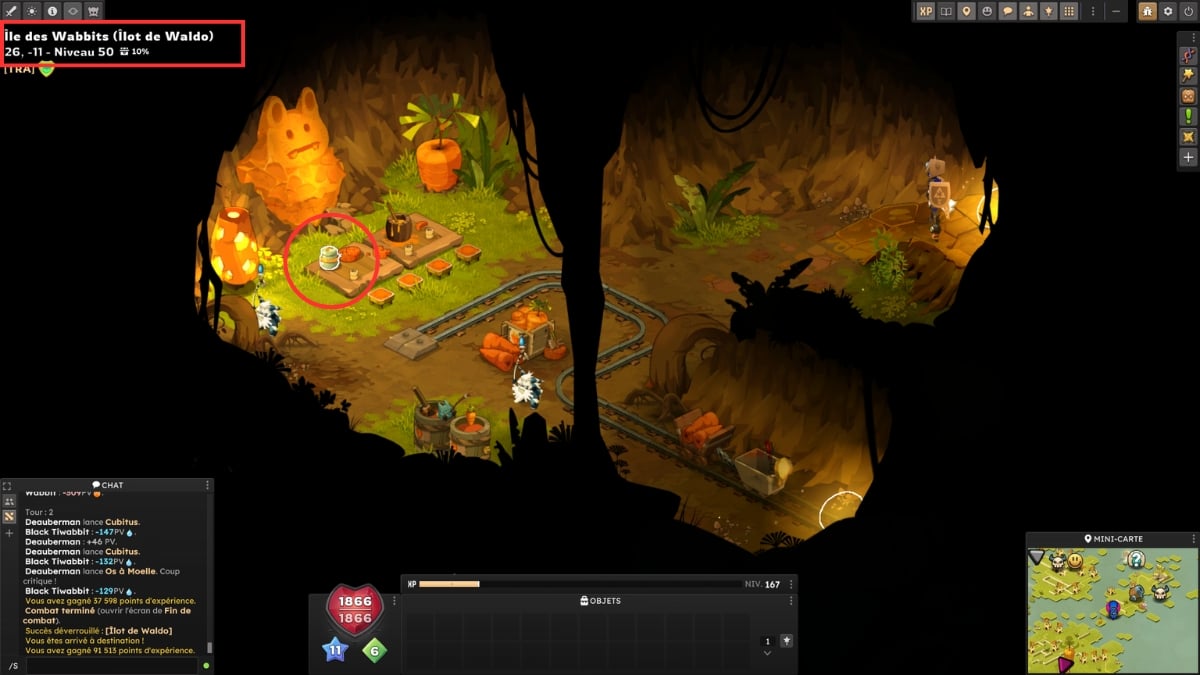Click the smiley face icon

pos(987,11)
